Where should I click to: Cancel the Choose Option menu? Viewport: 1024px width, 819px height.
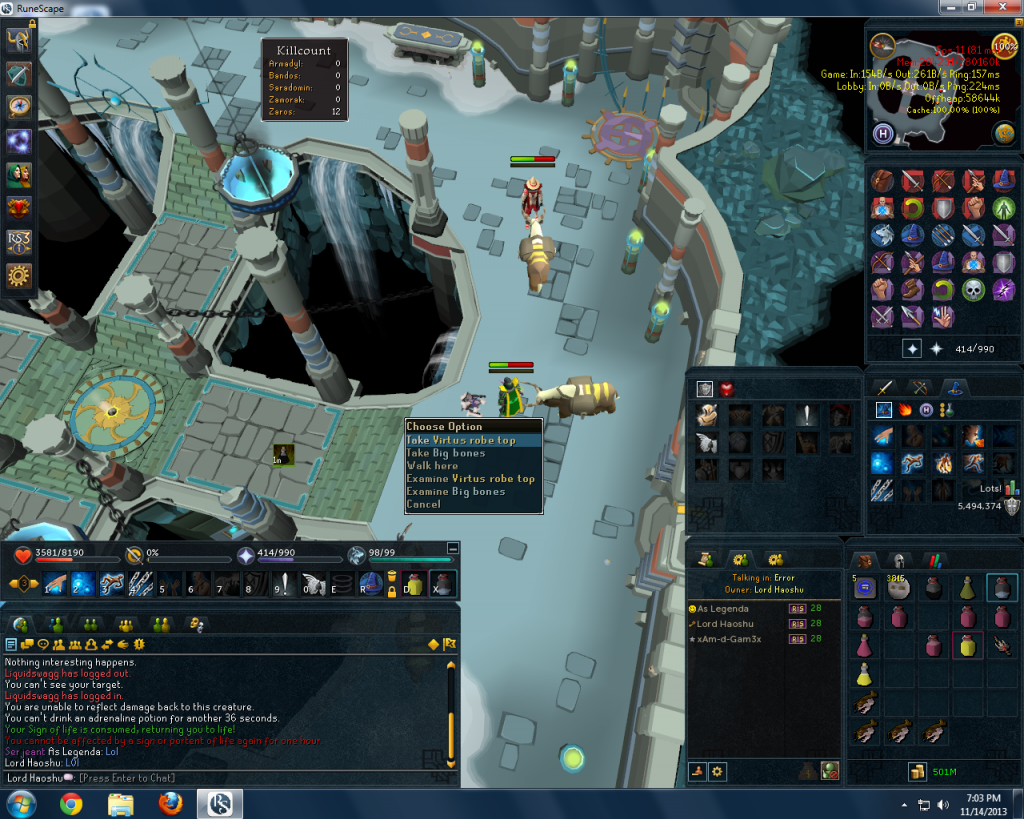pyautogui.click(x=423, y=505)
